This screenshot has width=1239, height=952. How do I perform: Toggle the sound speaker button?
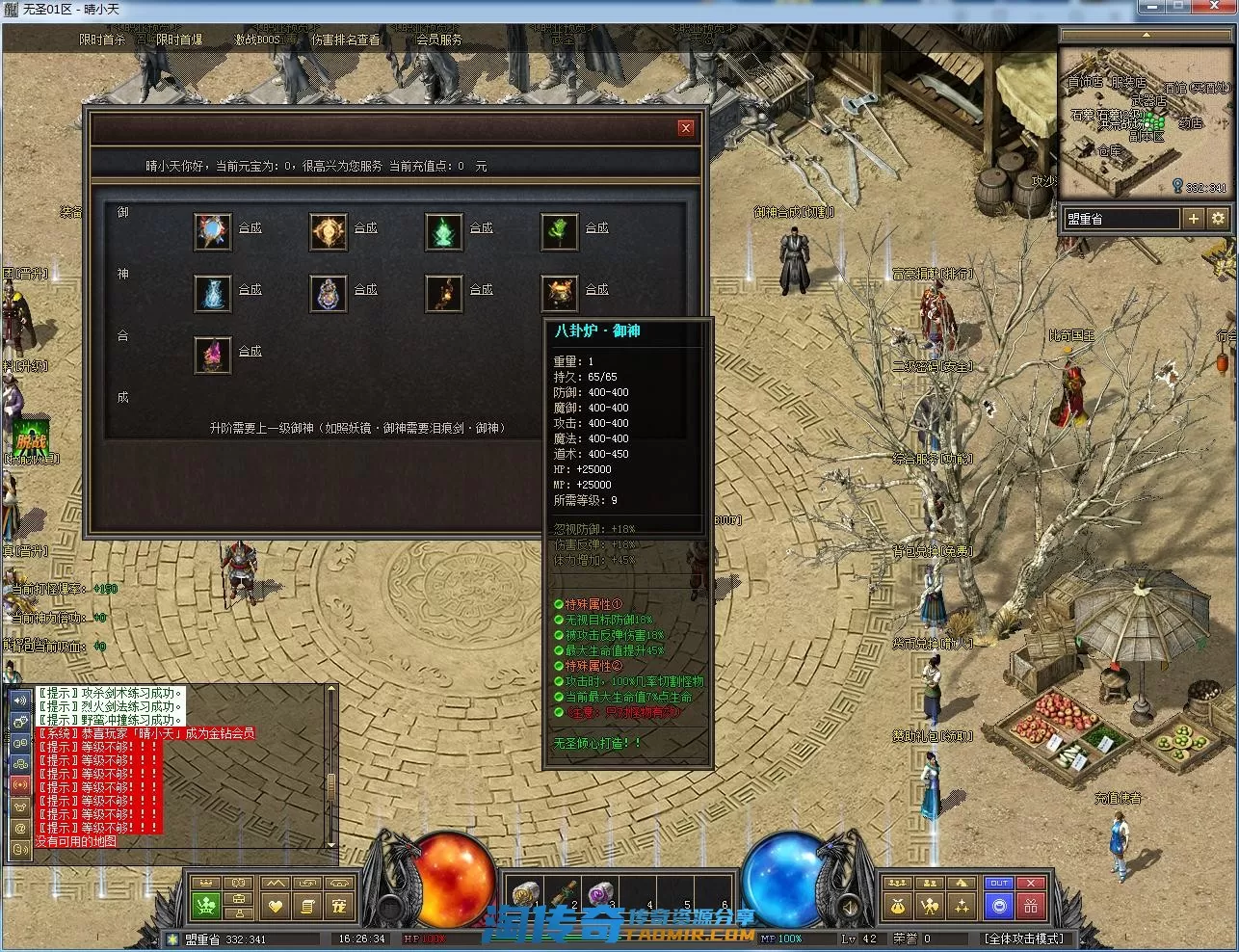(19, 700)
